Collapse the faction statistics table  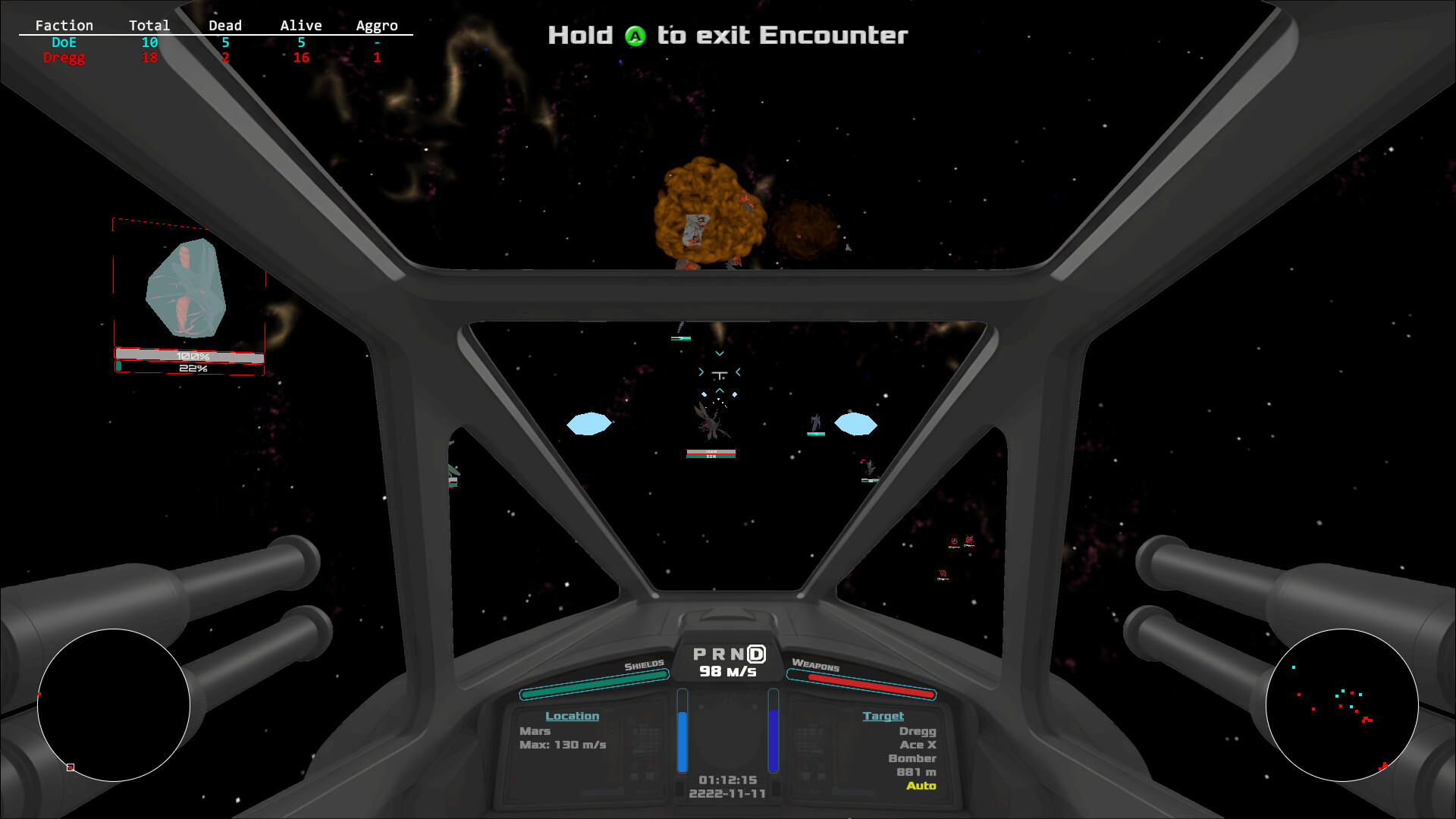64,25
